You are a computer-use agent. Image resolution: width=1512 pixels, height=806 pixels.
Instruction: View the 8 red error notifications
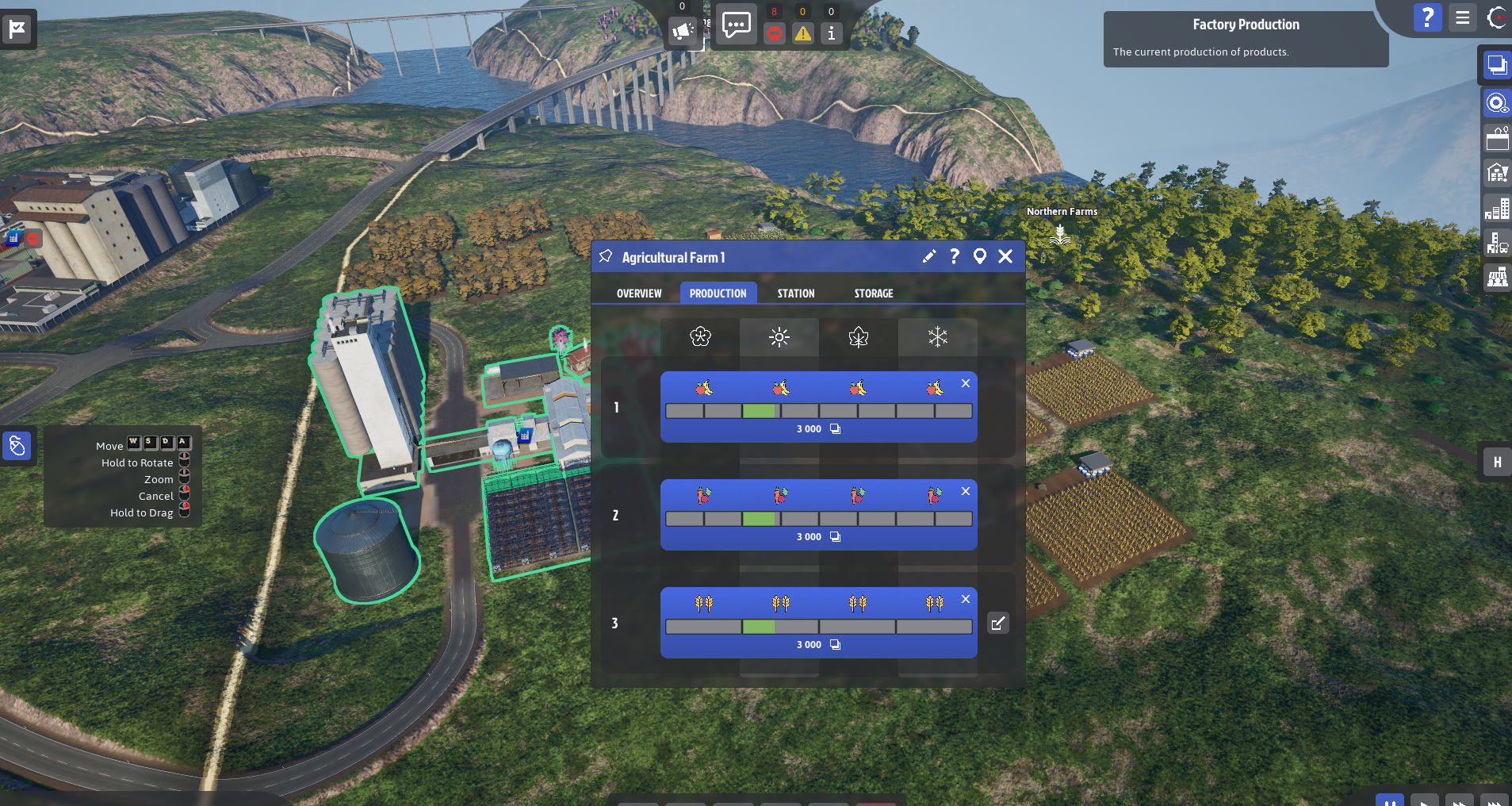(x=775, y=33)
